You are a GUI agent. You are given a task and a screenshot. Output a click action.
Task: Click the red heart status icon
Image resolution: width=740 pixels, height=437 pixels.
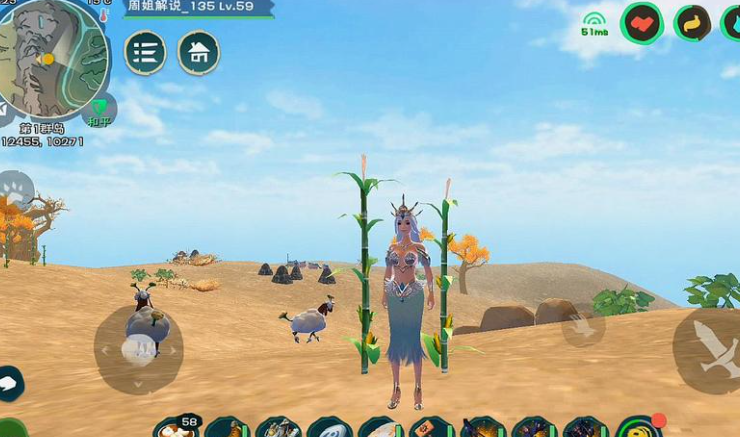[642, 23]
